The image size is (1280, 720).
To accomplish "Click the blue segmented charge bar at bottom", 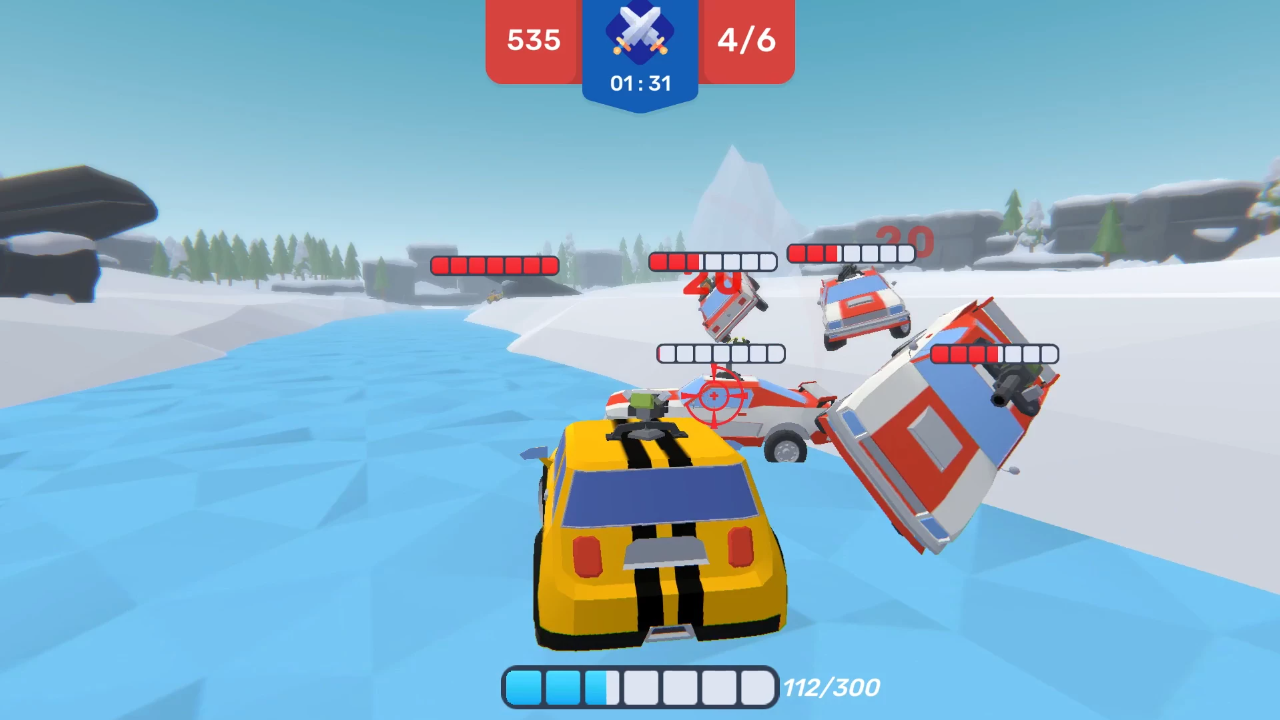I will [x=640, y=687].
